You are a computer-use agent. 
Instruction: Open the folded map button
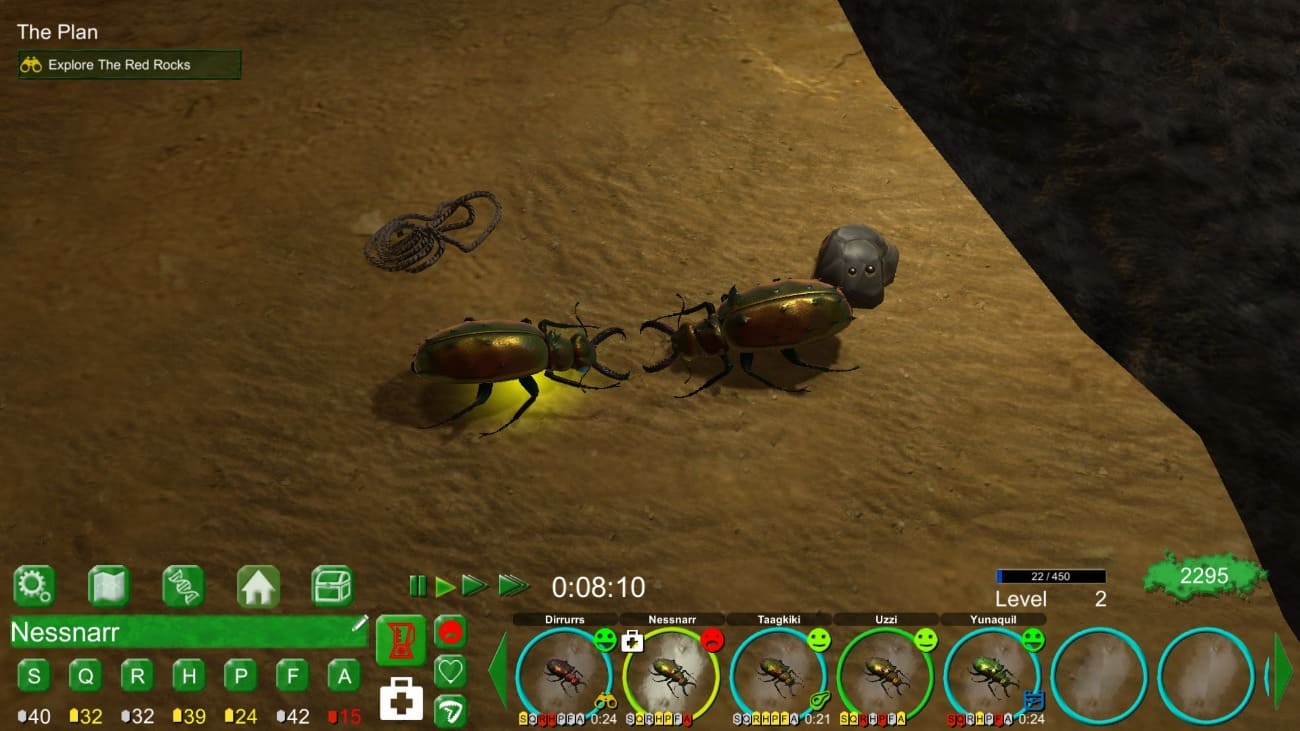(x=109, y=586)
